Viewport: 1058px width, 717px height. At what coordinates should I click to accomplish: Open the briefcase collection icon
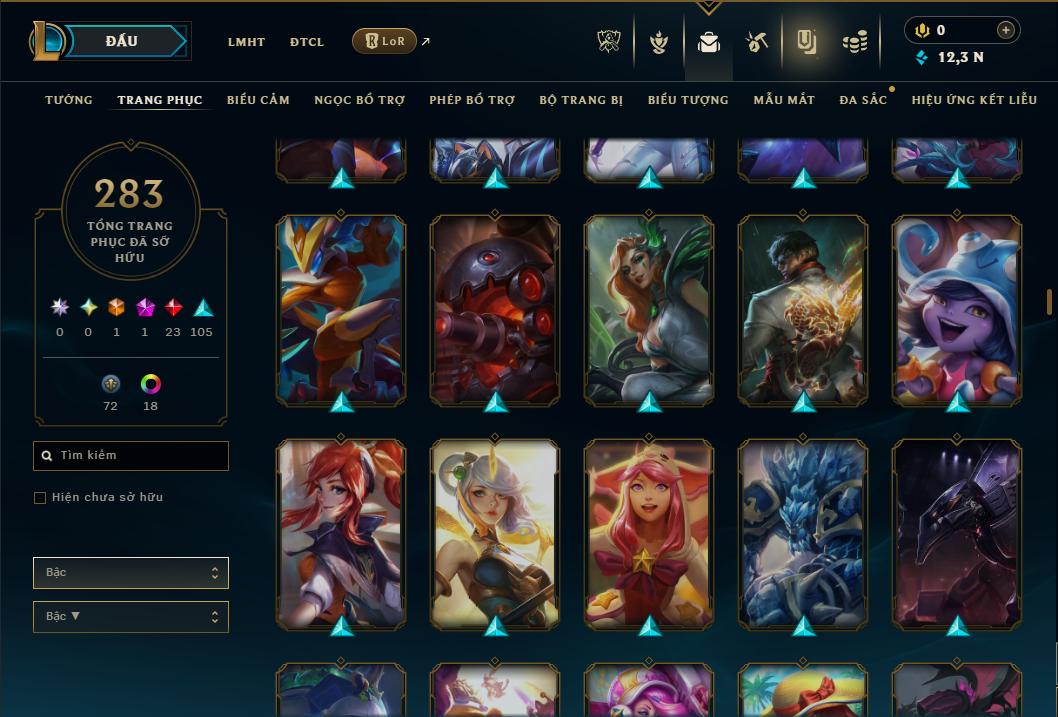click(x=709, y=42)
